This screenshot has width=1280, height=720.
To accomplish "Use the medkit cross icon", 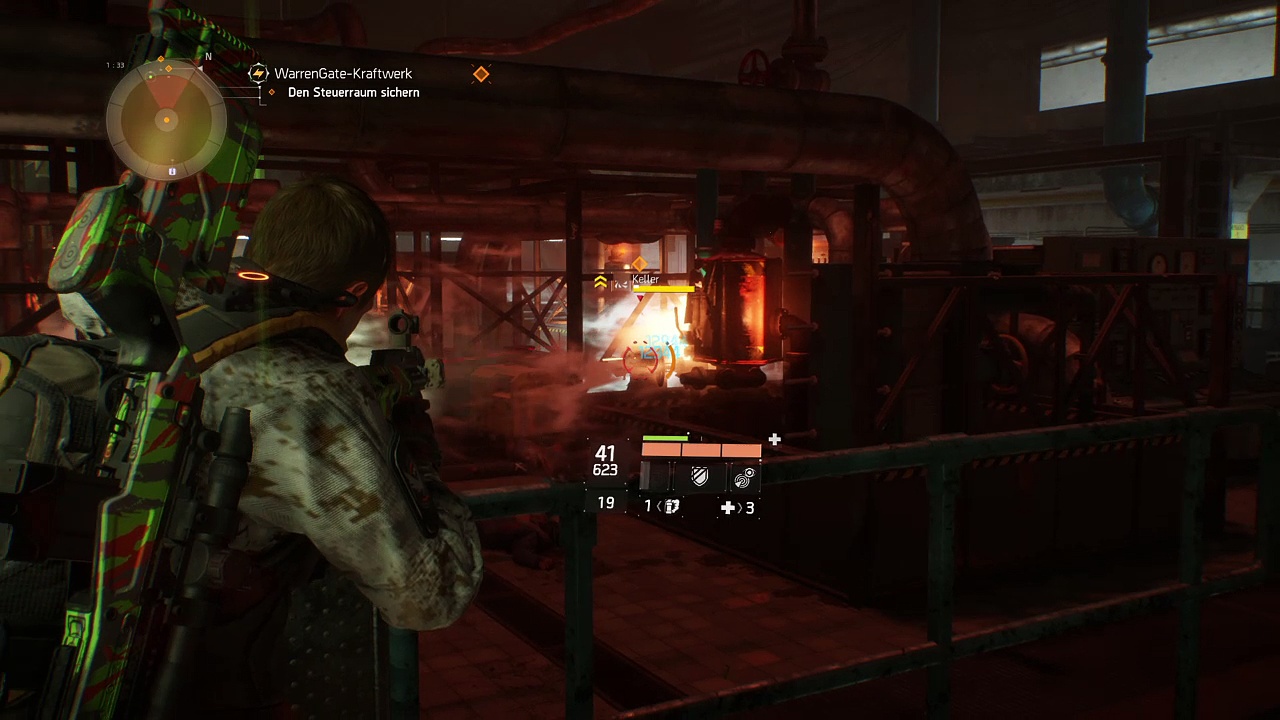I will coord(728,508).
